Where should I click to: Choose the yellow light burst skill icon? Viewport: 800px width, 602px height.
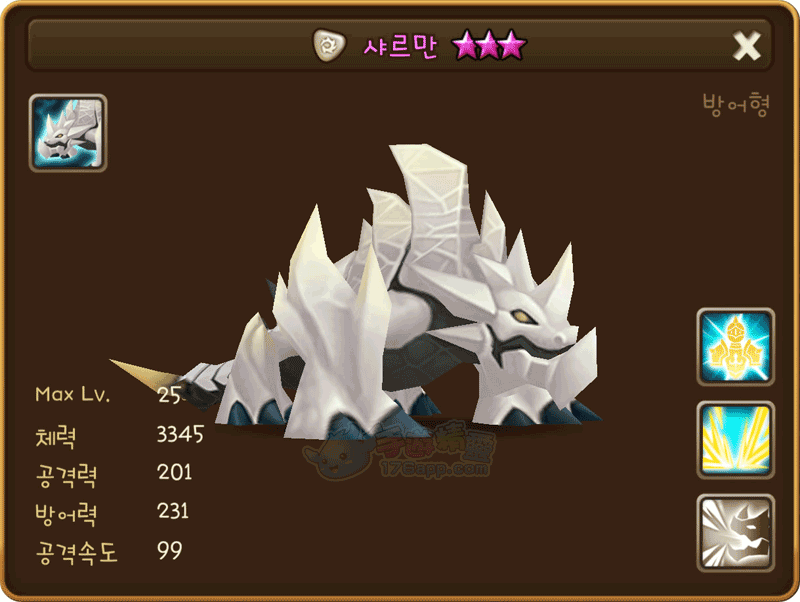point(736,440)
